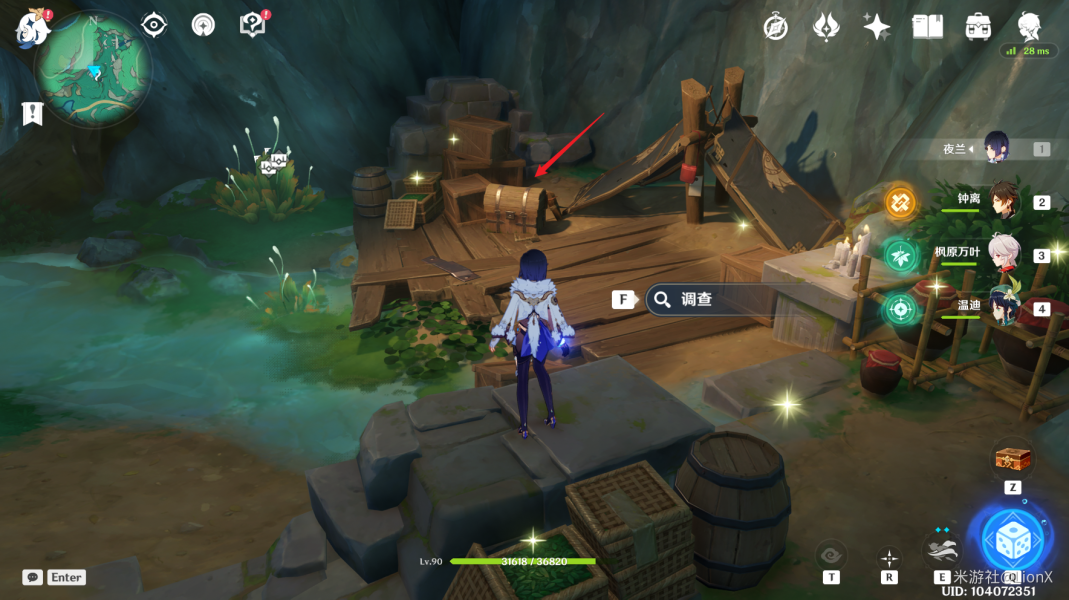Switch to party member 温迪
The width and height of the screenshot is (1069, 600).
tap(1004, 307)
